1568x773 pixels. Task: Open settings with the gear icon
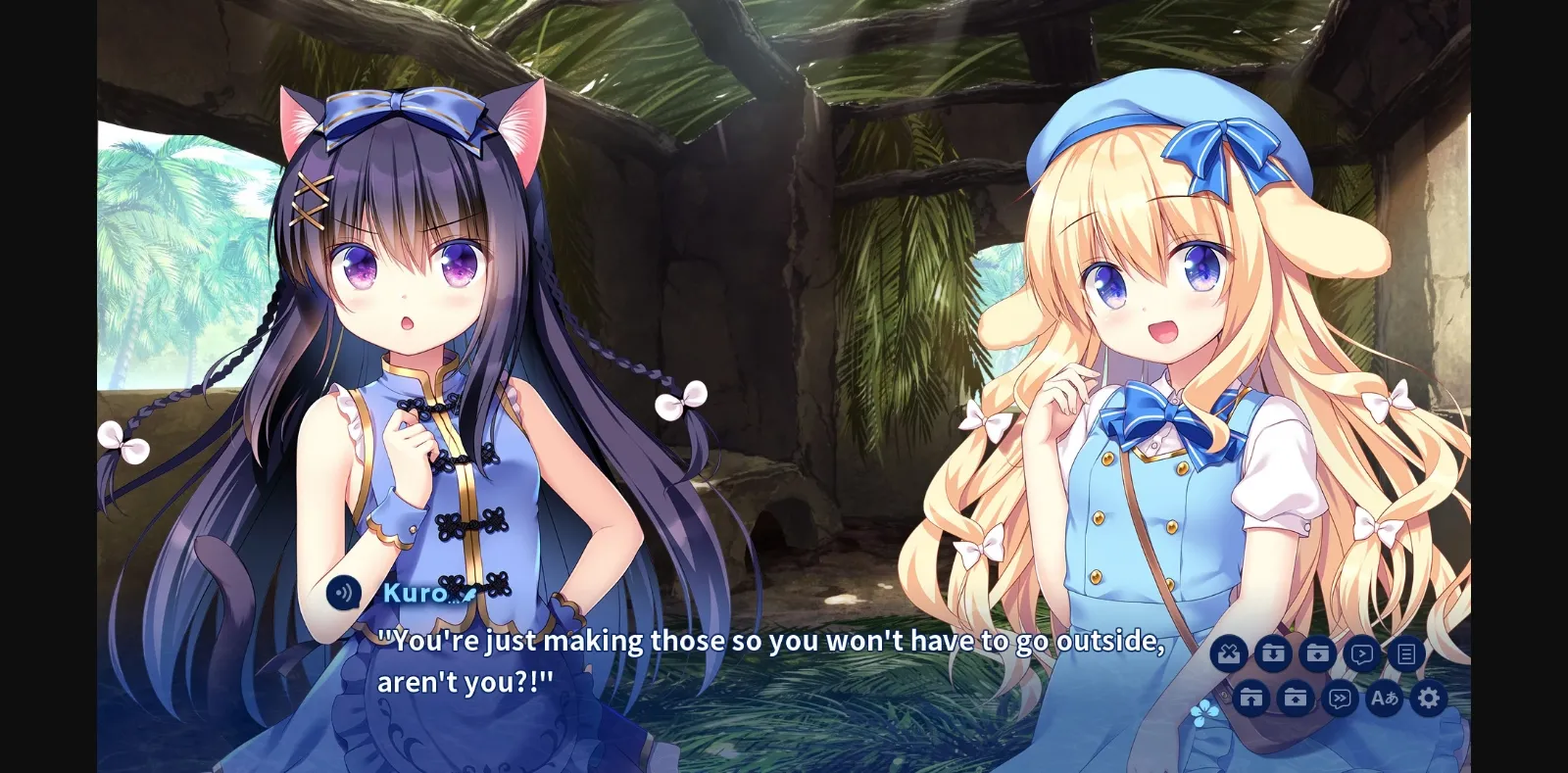tap(1429, 699)
